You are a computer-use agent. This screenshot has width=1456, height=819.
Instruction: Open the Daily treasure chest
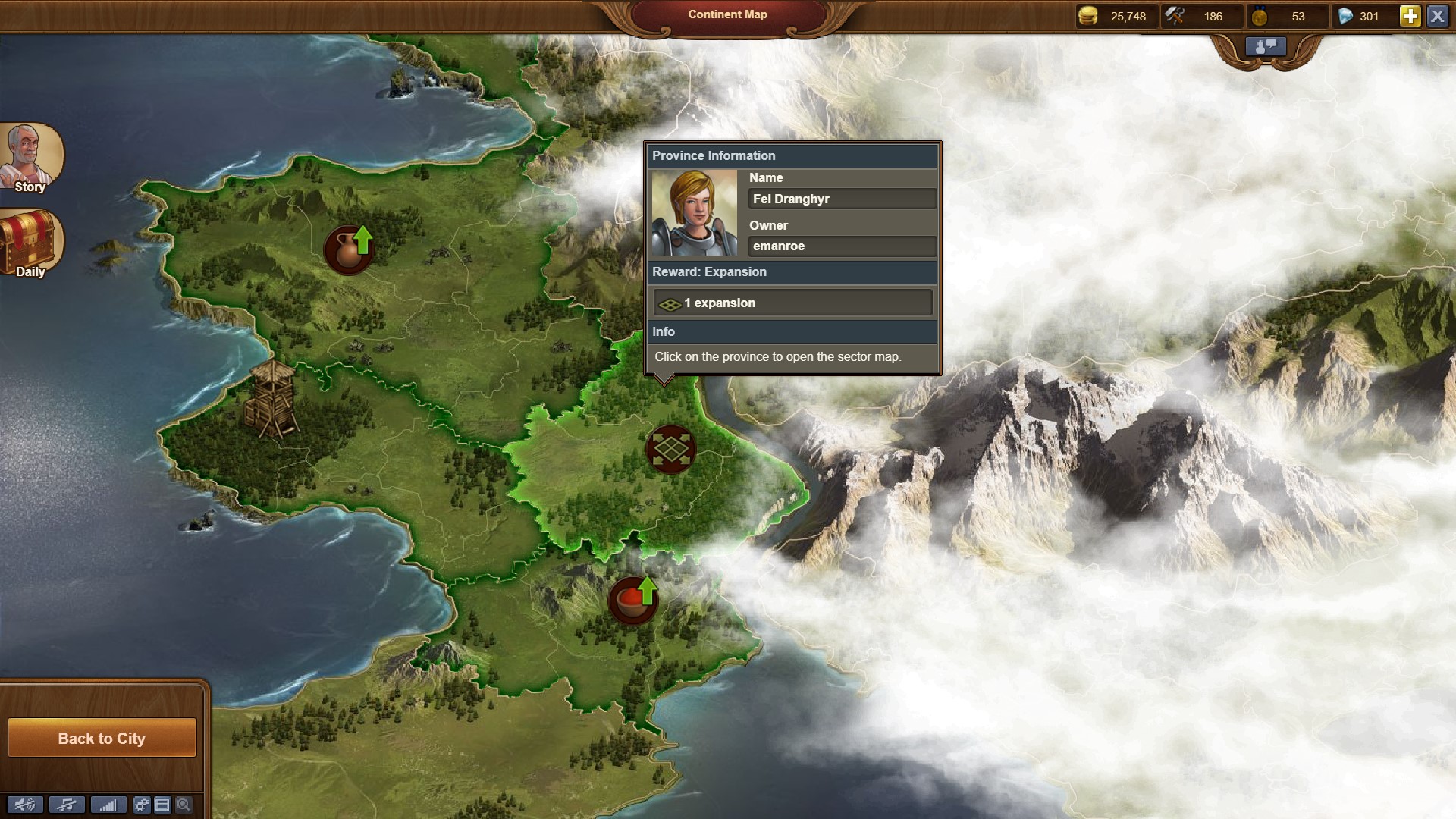(30, 243)
